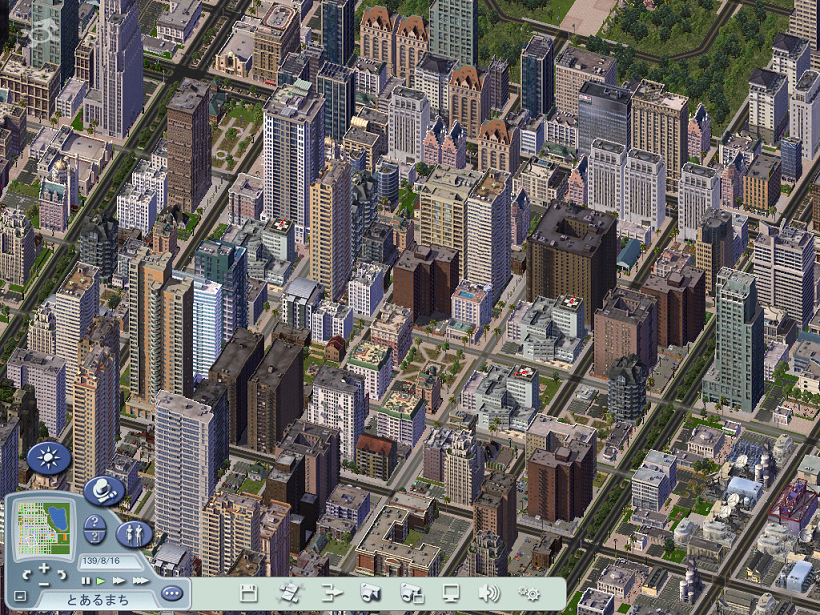820x615 pixels.
Task: Open game settings gears icon
Action: (529, 592)
